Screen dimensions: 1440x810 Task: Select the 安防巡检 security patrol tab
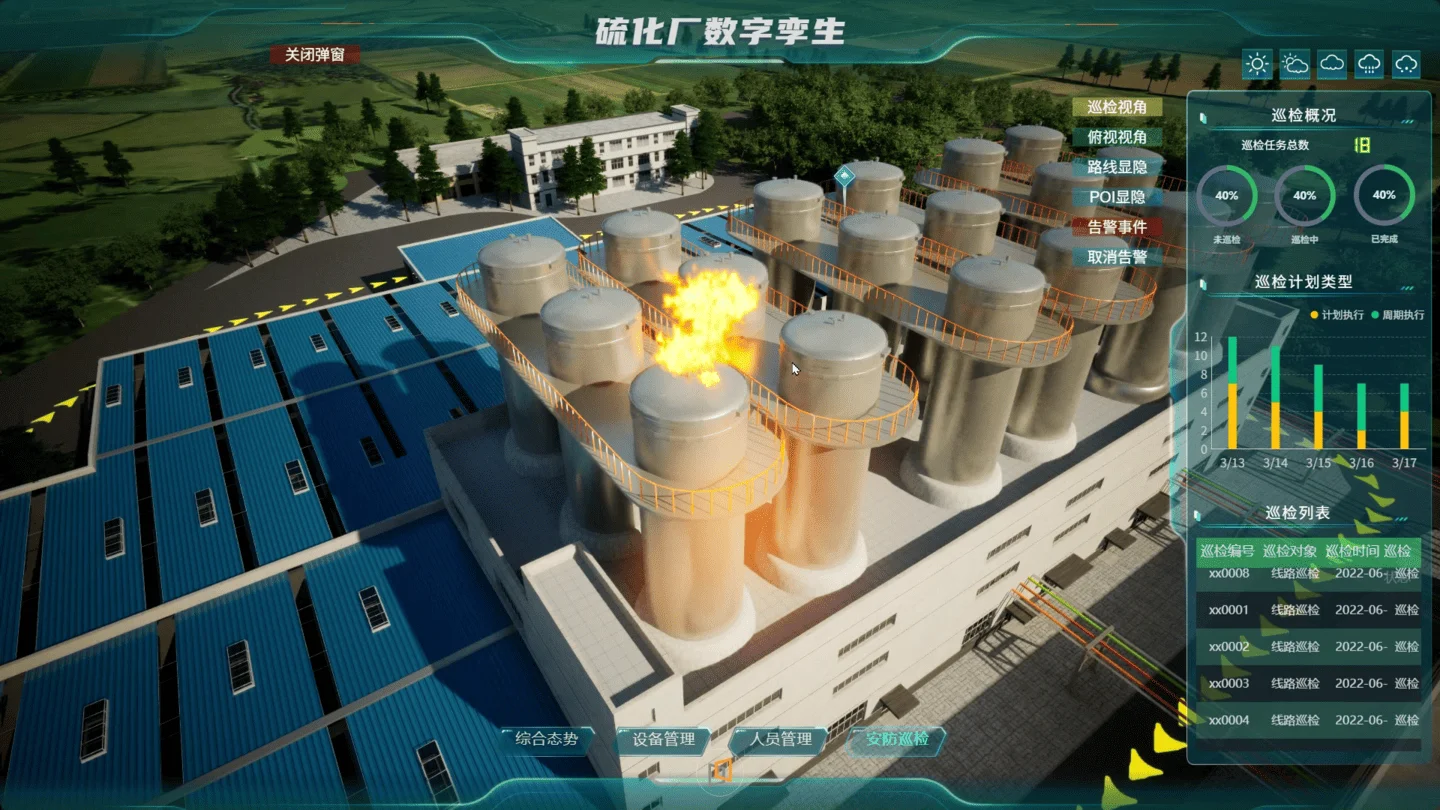point(897,740)
